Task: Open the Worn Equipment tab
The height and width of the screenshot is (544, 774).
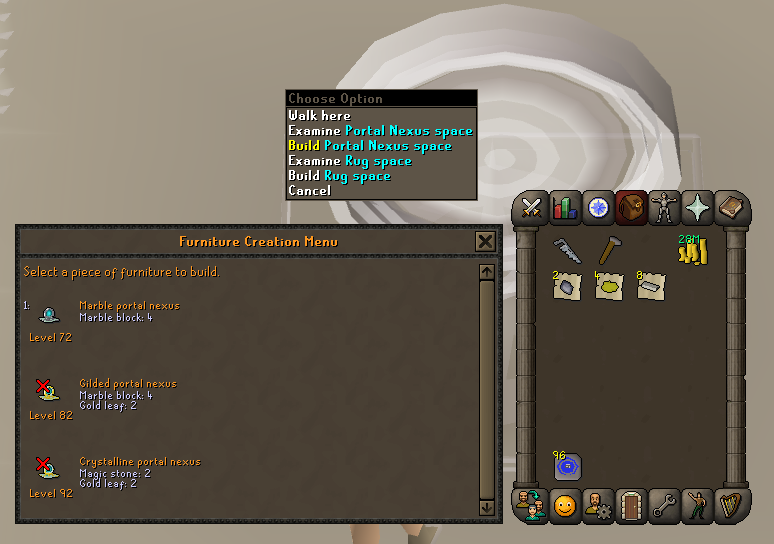Action: (x=664, y=207)
